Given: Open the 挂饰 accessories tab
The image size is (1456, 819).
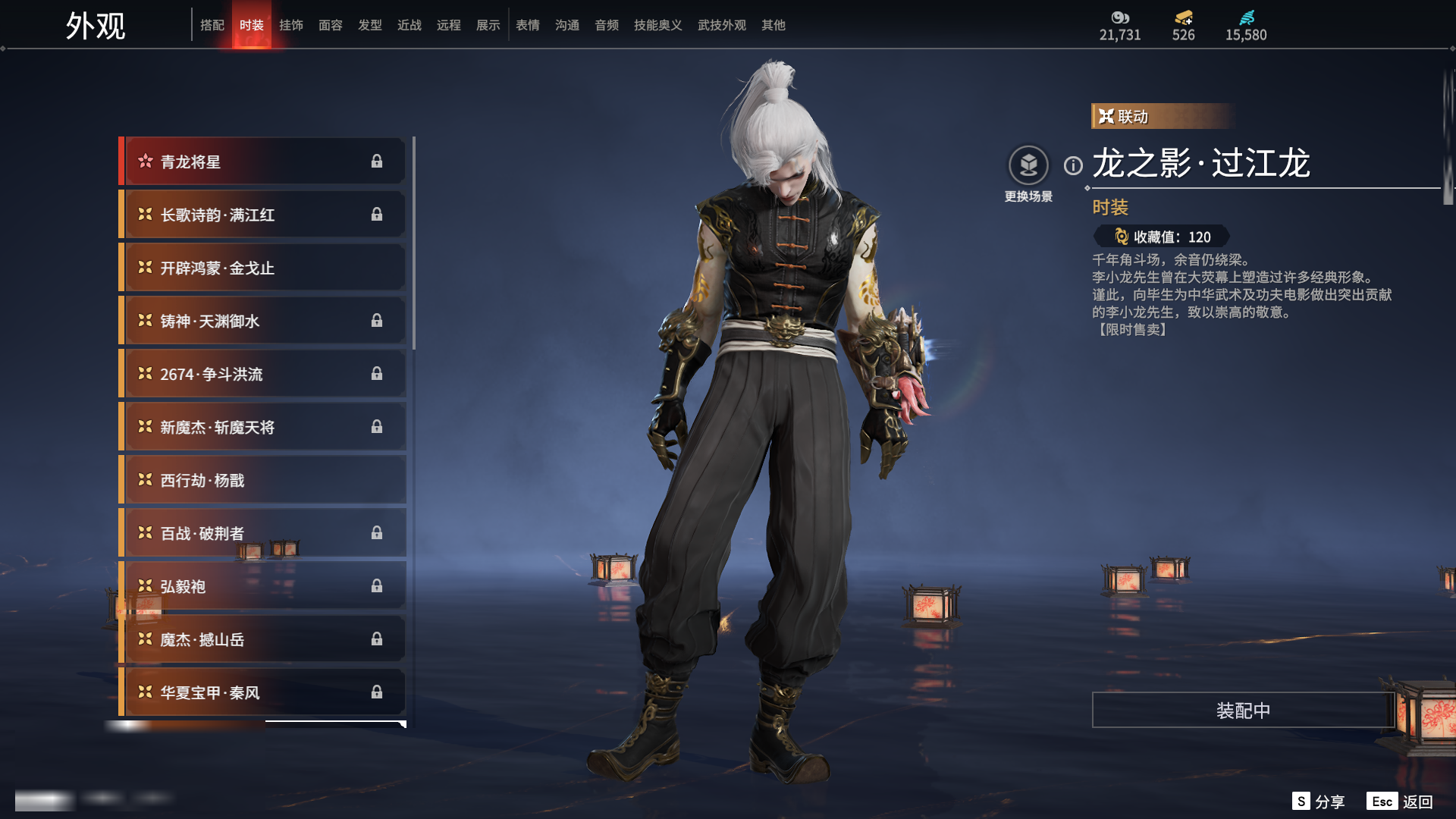Looking at the screenshot, I should [291, 25].
